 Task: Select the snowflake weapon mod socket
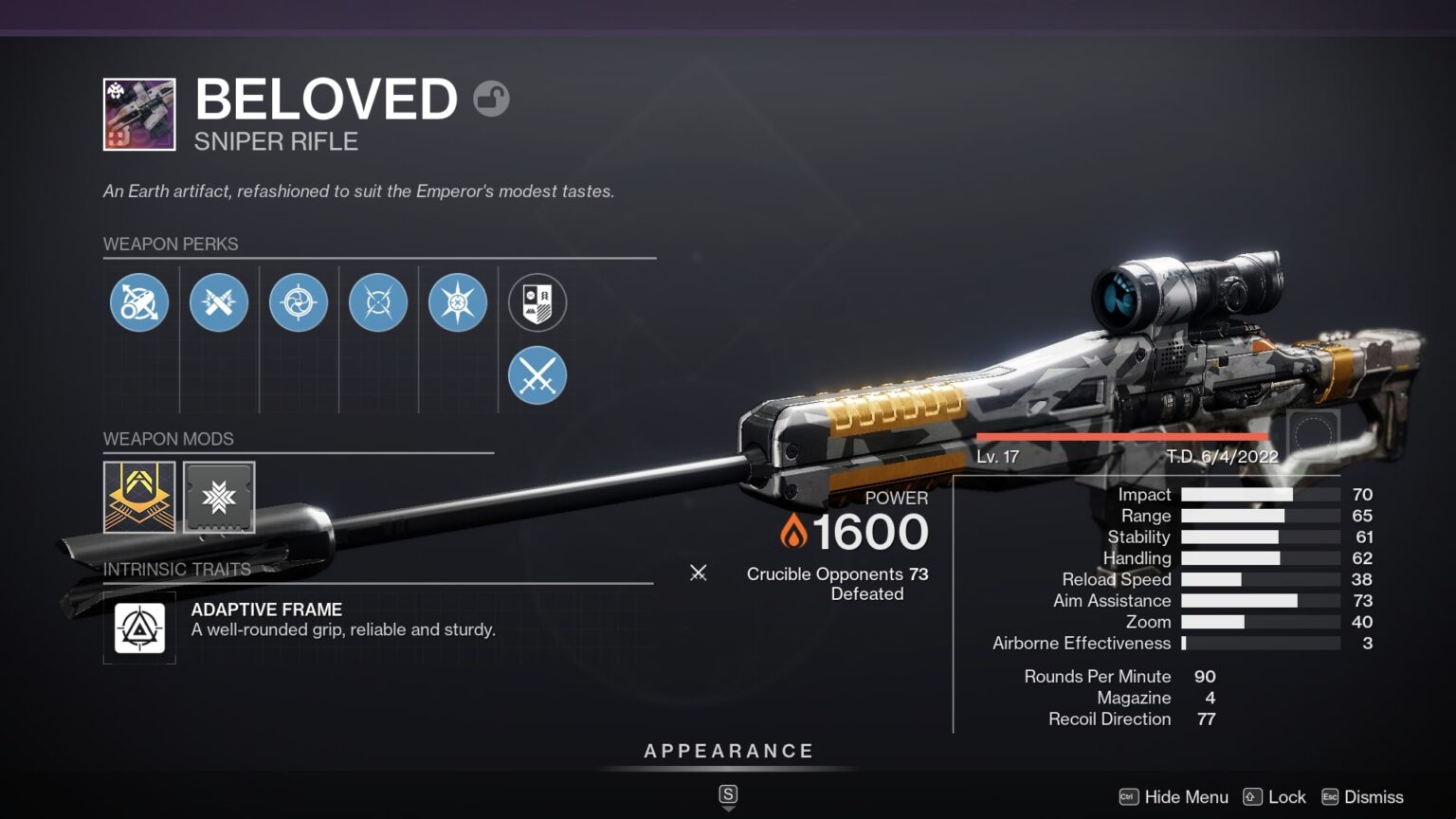click(x=219, y=497)
